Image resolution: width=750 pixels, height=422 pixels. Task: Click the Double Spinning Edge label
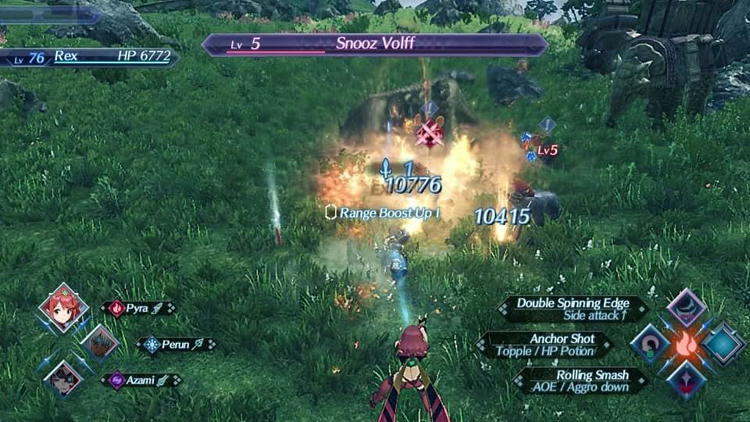(573, 308)
